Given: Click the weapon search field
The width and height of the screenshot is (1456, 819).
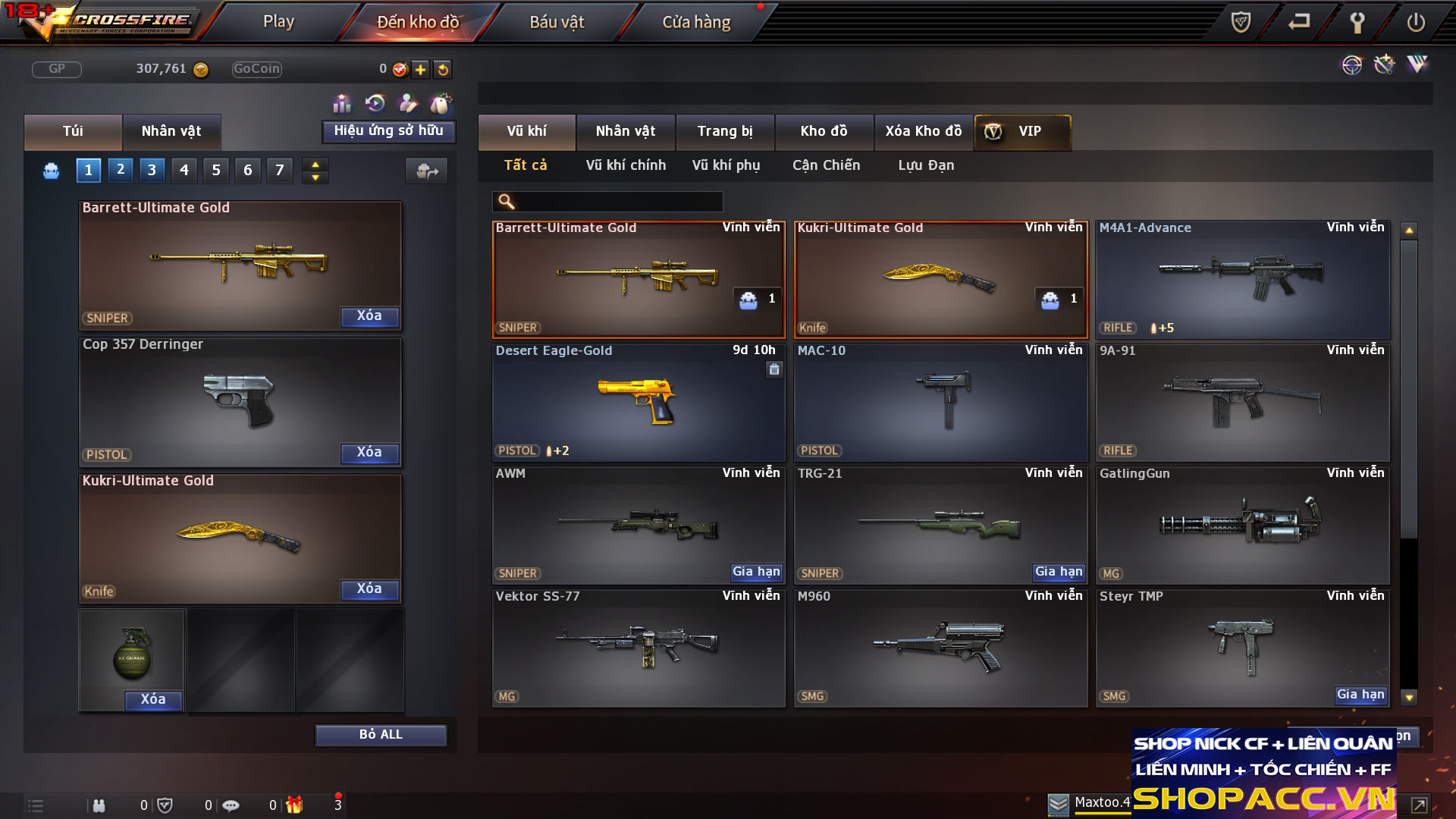Looking at the screenshot, I should point(618,202).
